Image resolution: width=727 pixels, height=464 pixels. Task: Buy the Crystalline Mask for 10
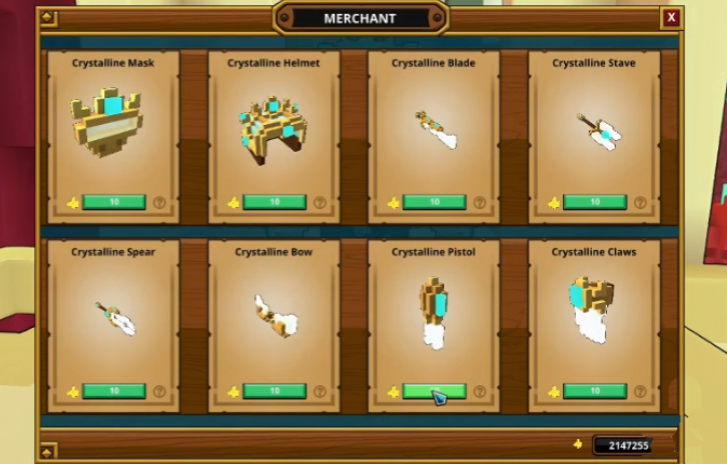tap(114, 202)
